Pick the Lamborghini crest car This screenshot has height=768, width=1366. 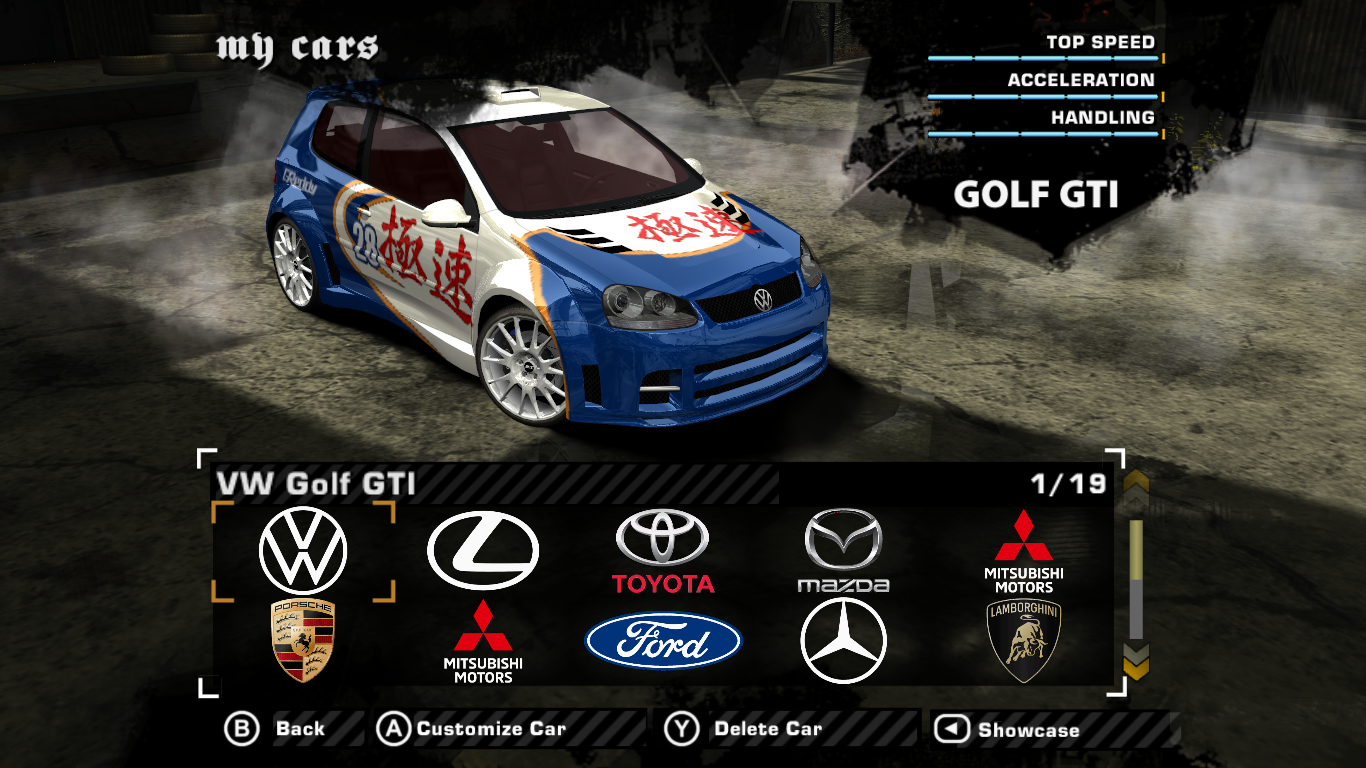[1023, 641]
